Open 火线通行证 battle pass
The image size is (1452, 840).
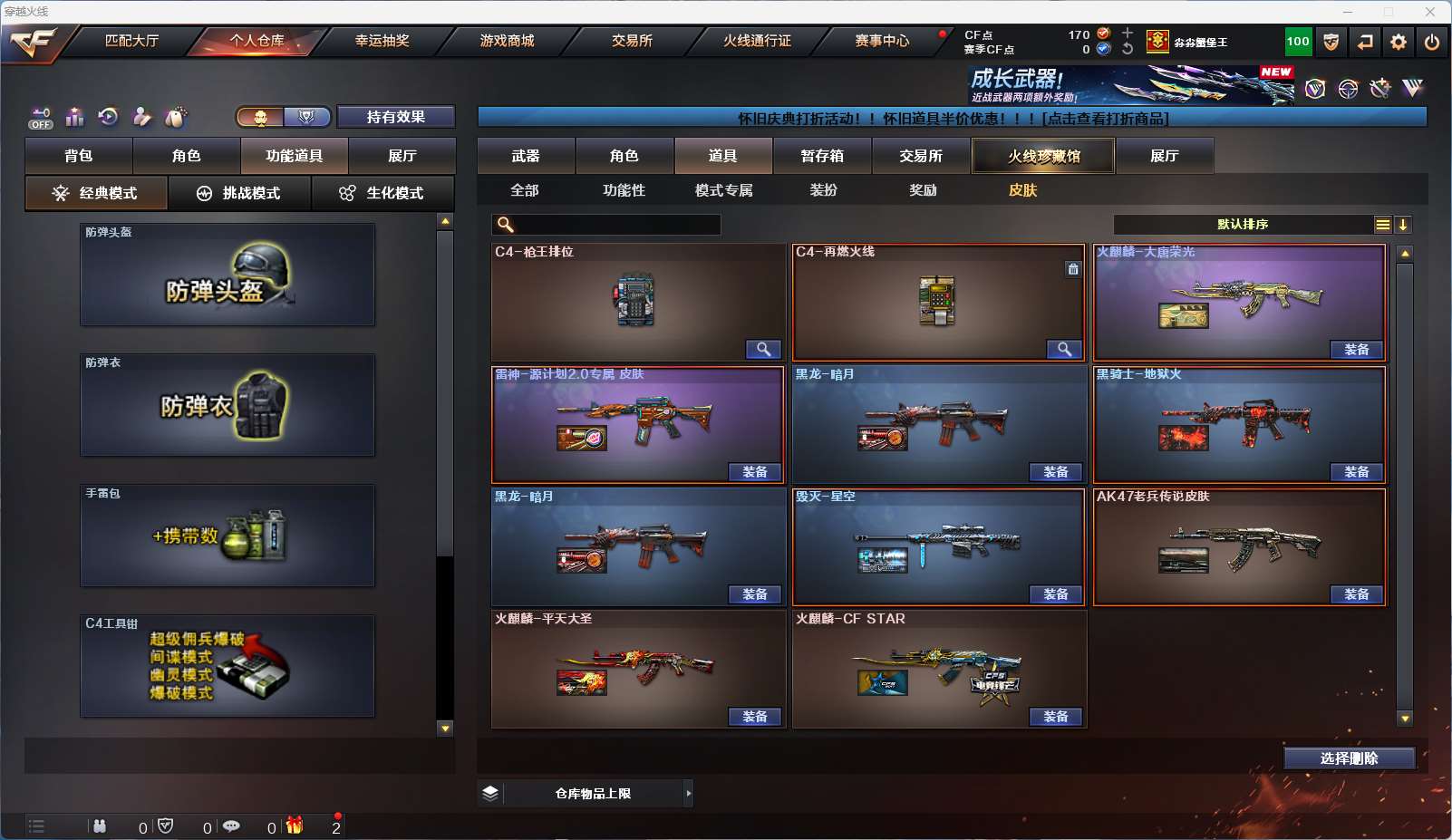757,41
